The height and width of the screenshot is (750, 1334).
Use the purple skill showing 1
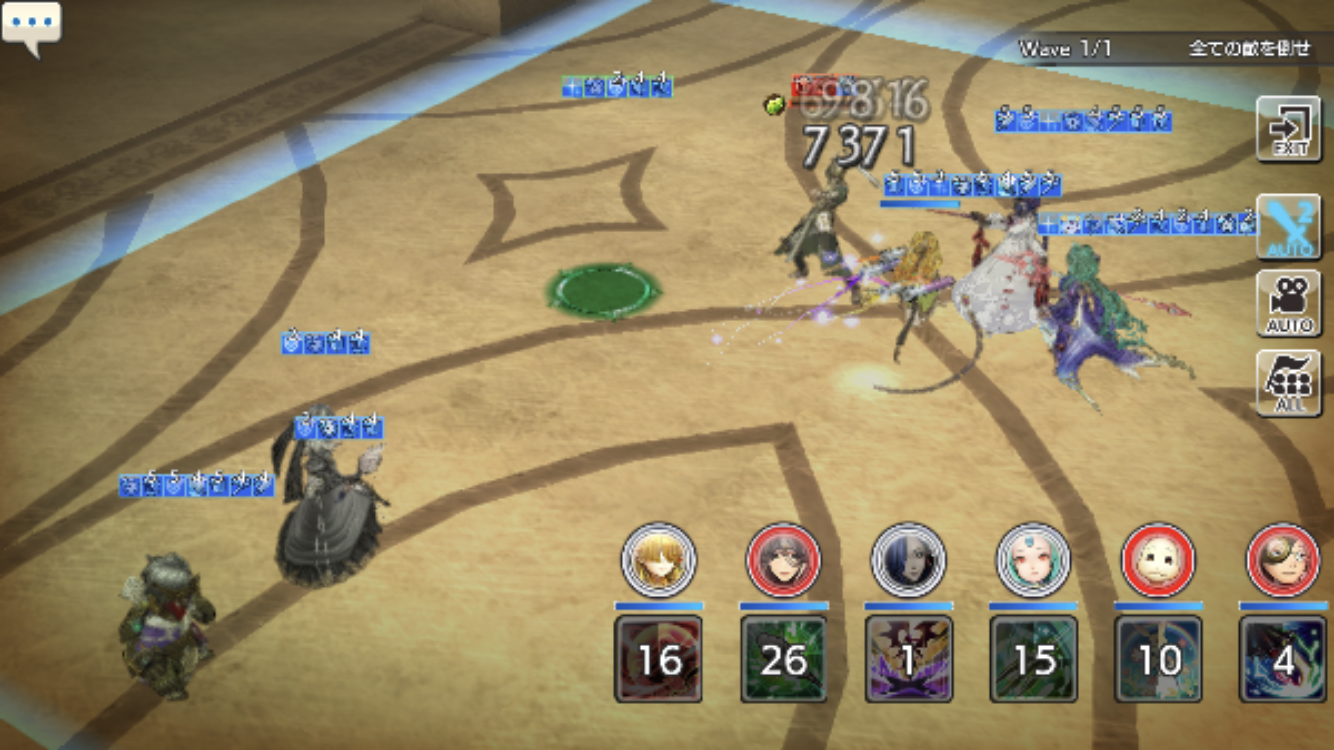[908, 659]
